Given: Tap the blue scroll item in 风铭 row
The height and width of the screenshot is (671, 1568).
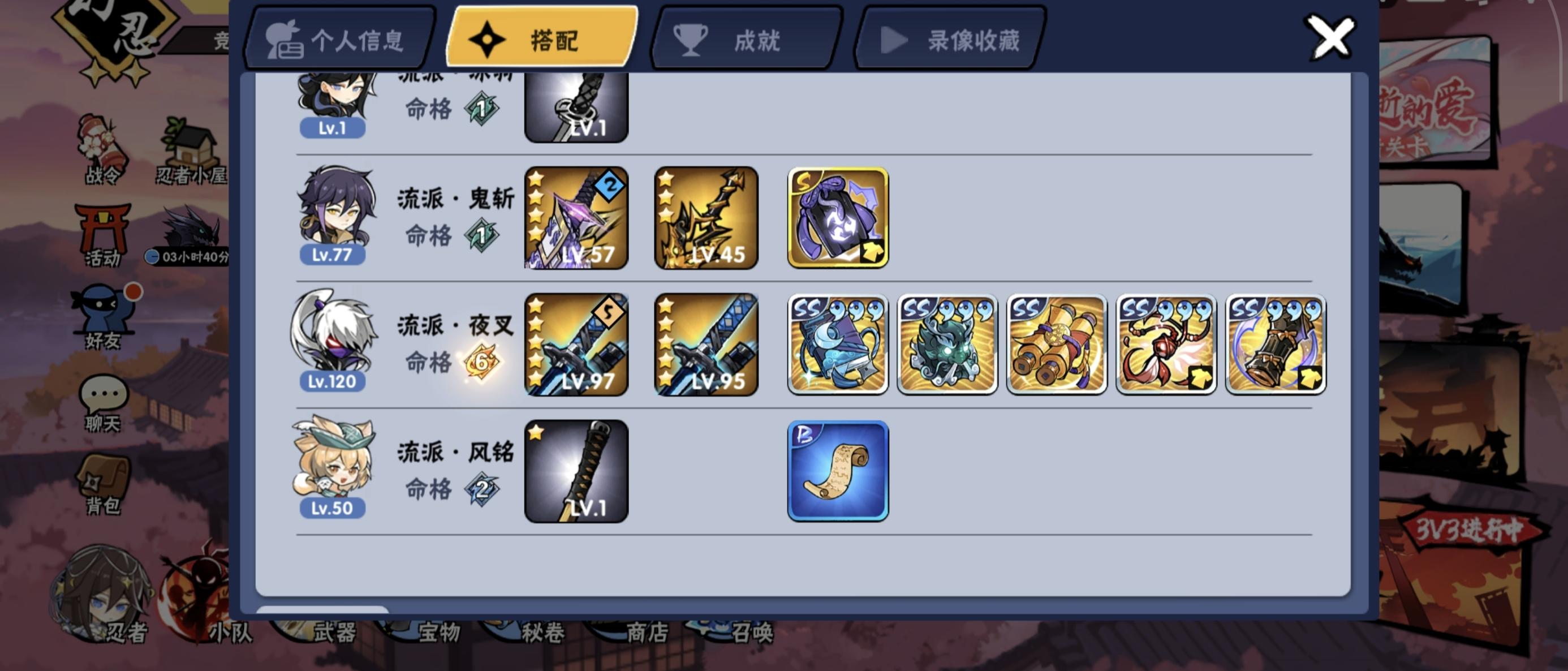Looking at the screenshot, I should click(838, 470).
